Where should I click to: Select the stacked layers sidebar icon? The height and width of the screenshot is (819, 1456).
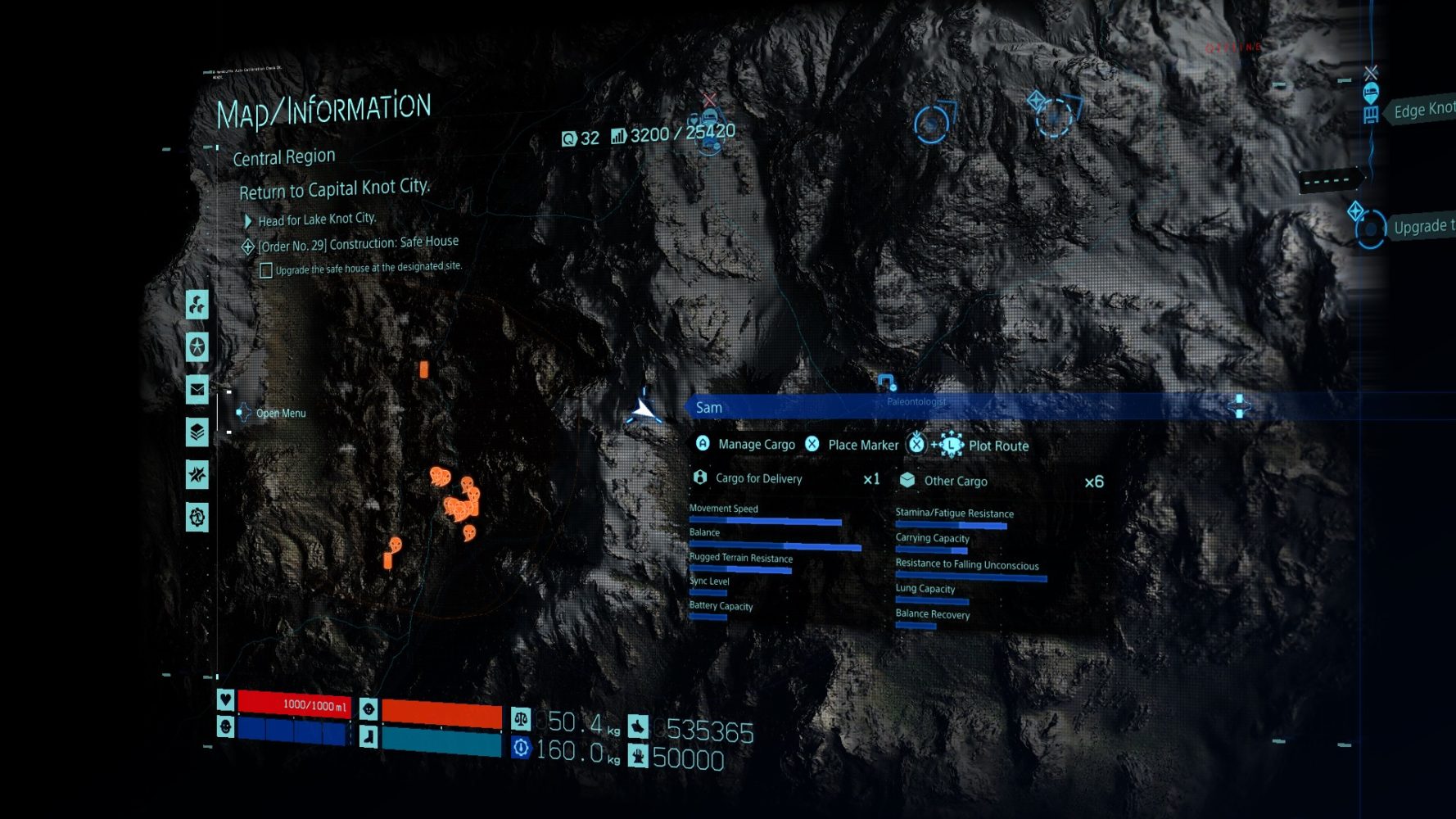[x=197, y=432]
